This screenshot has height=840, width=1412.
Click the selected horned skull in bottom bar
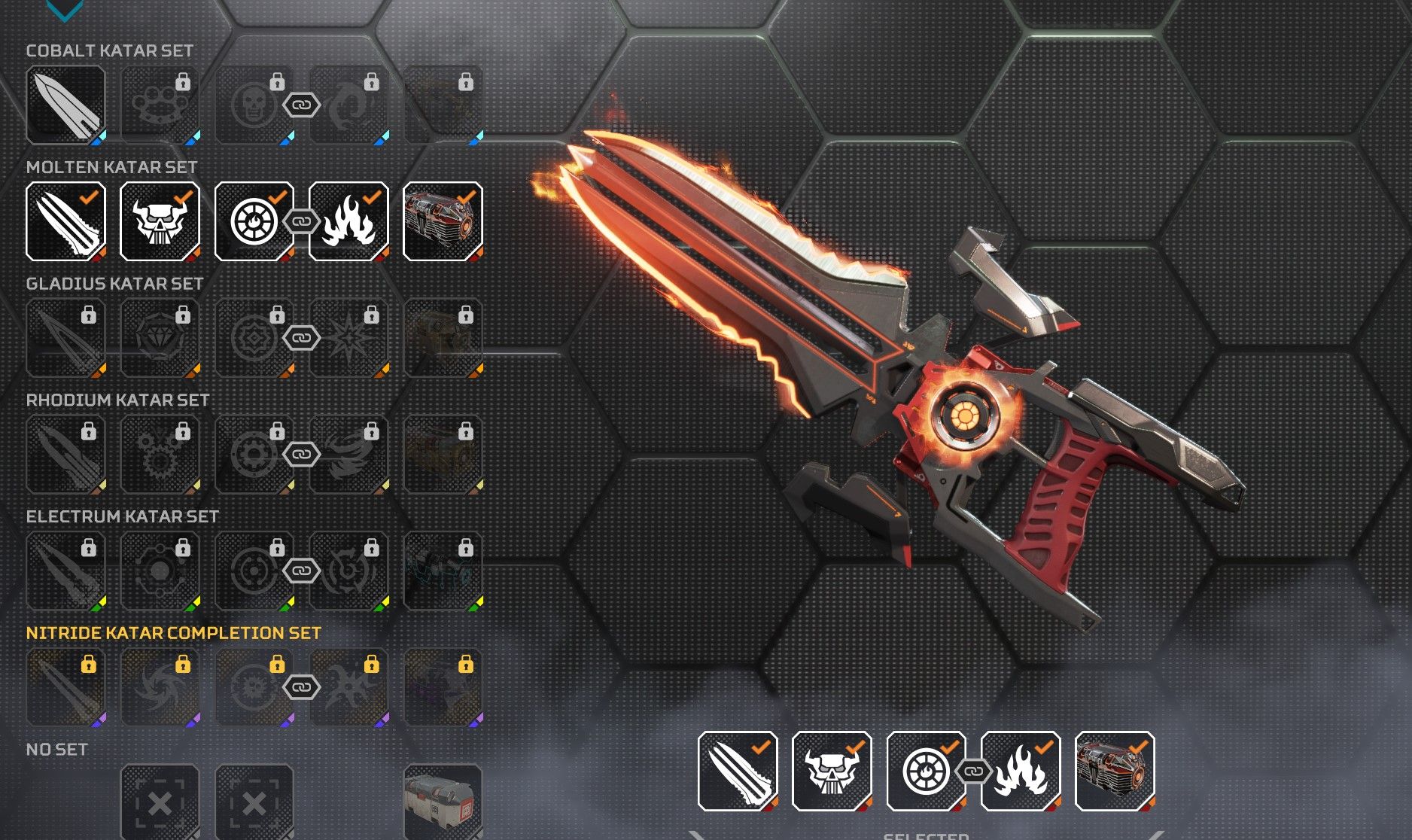832,771
